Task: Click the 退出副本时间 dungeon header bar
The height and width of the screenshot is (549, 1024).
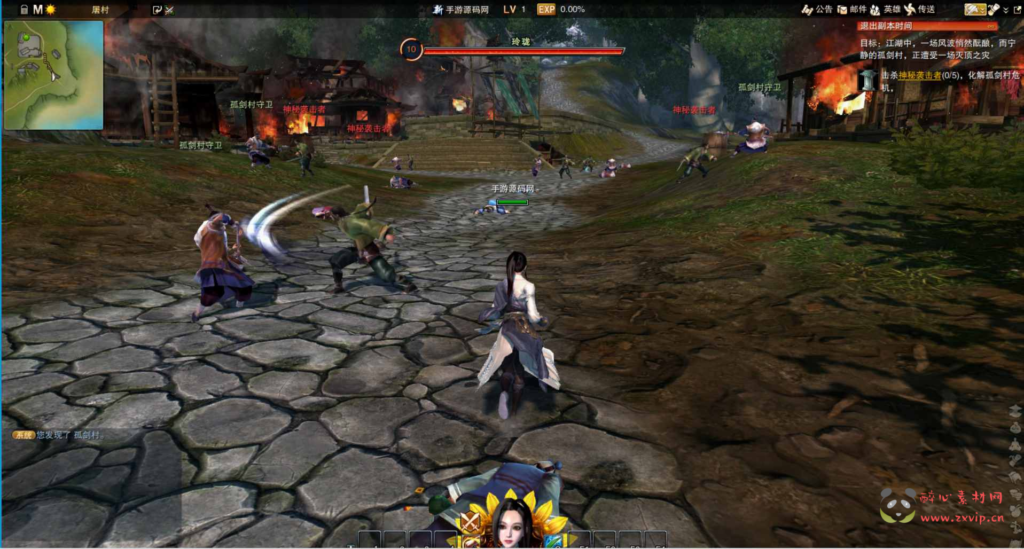Action: 926,26
